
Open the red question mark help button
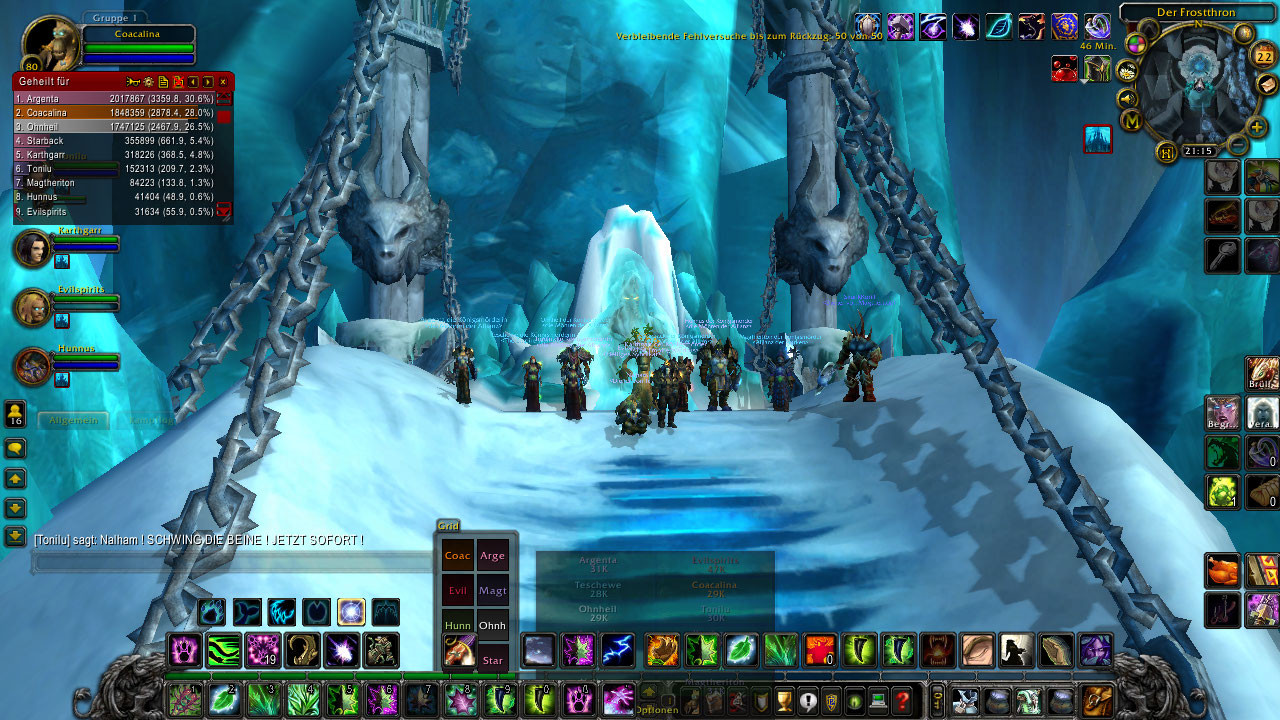click(x=903, y=700)
